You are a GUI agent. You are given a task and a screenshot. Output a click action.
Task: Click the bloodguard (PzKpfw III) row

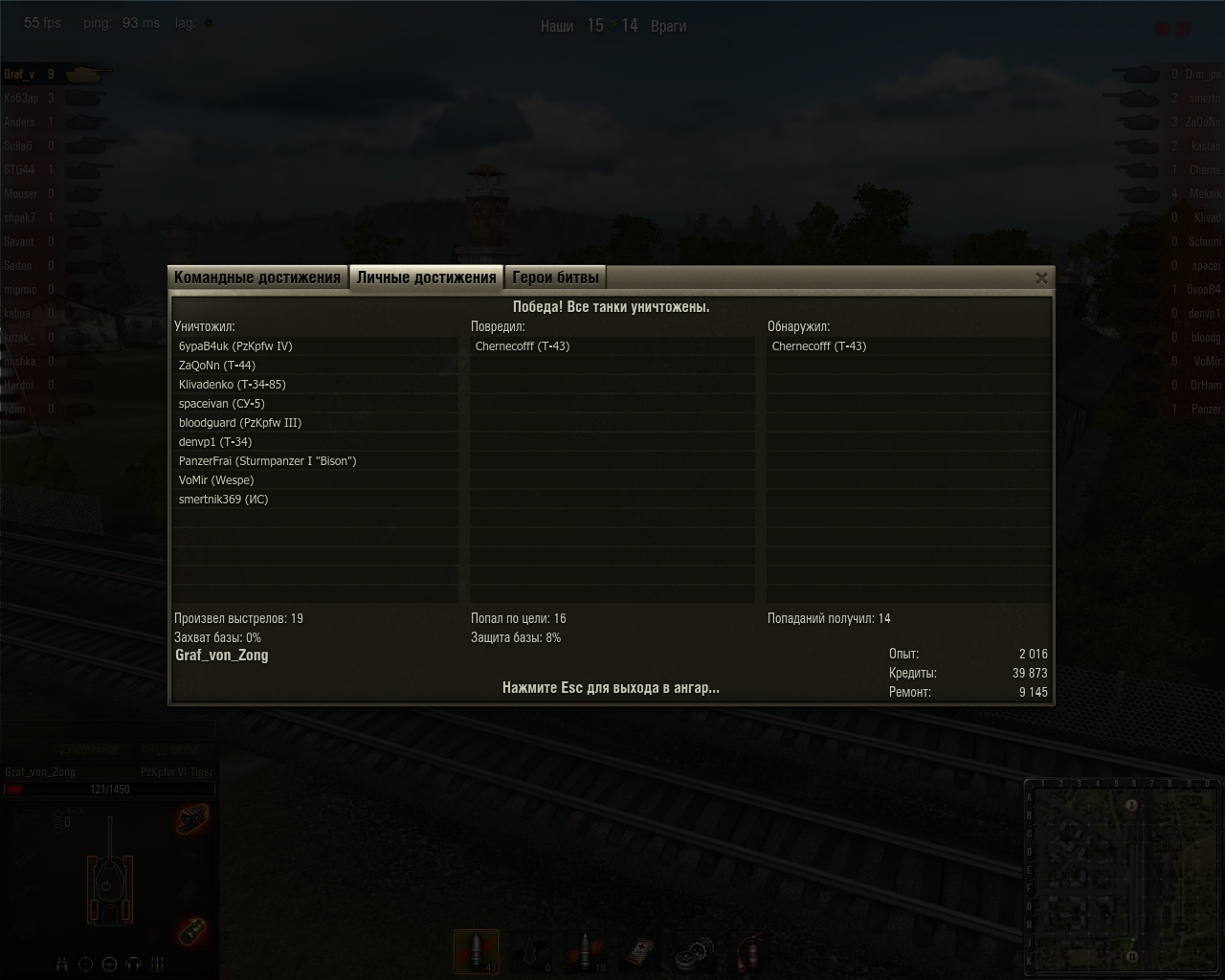(240, 423)
